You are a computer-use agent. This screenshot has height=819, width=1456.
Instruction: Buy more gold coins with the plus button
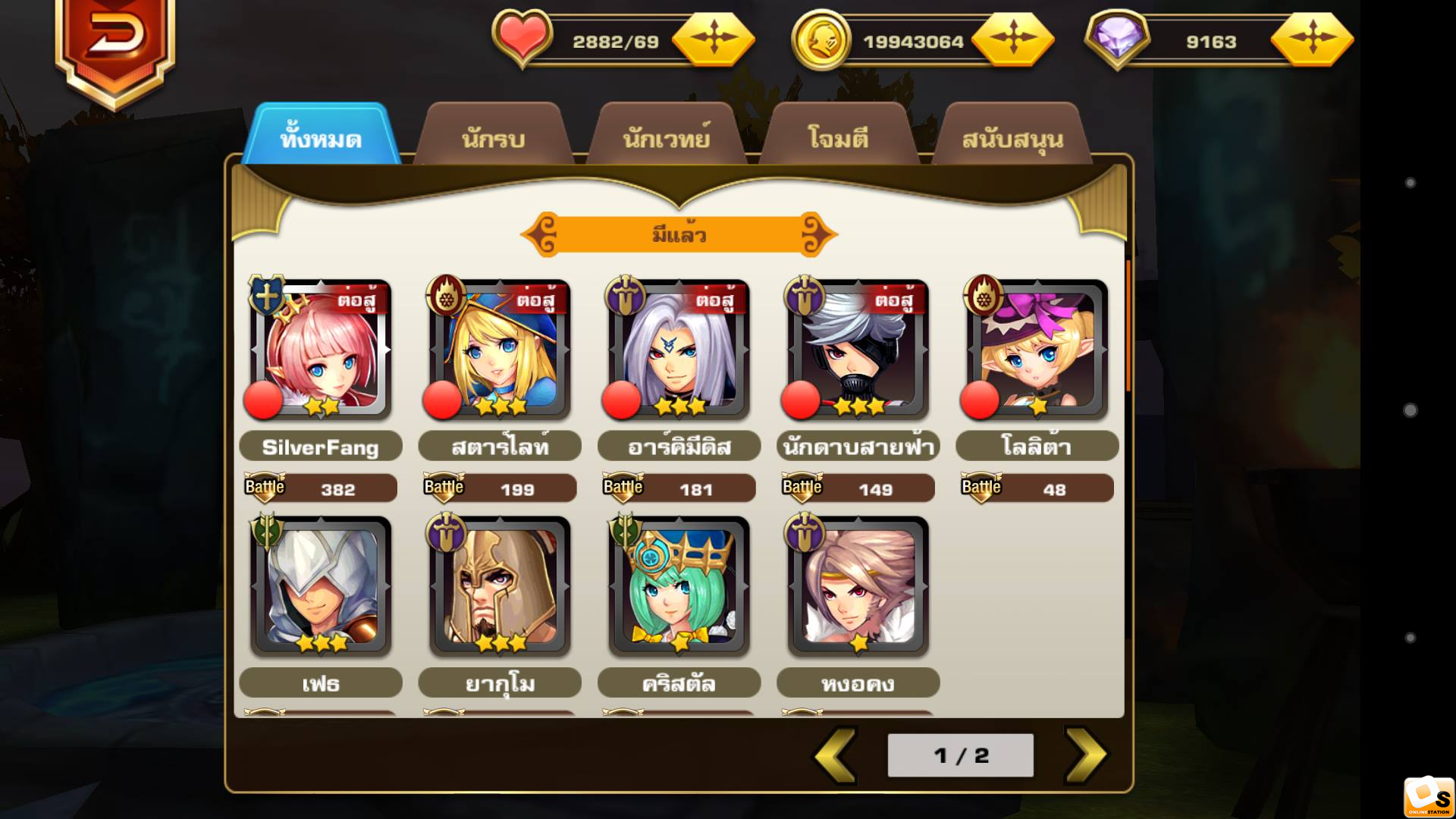point(1012,38)
